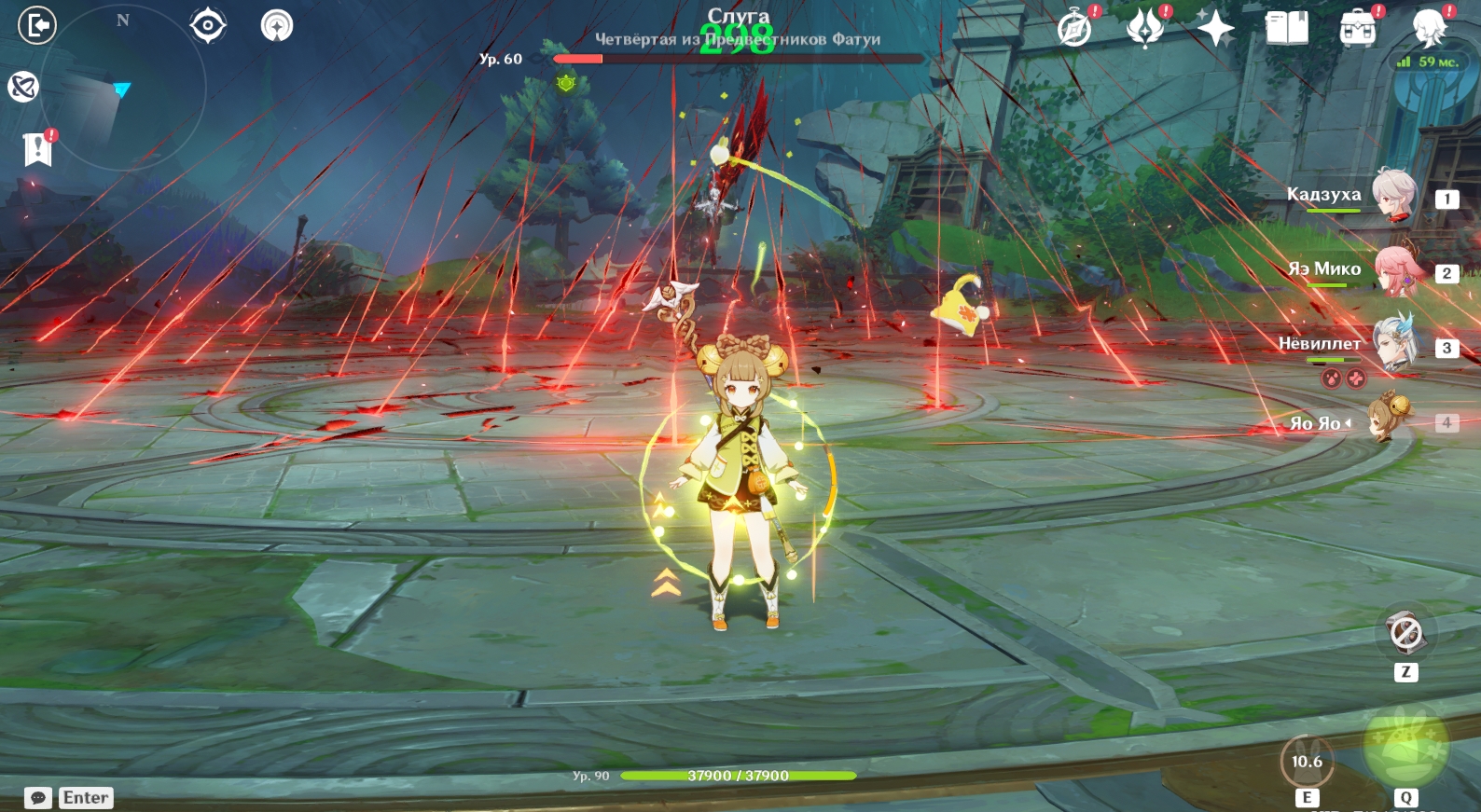The width and height of the screenshot is (1481, 812).
Task: Open the character silhouette menu icon
Action: [1428, 29]
